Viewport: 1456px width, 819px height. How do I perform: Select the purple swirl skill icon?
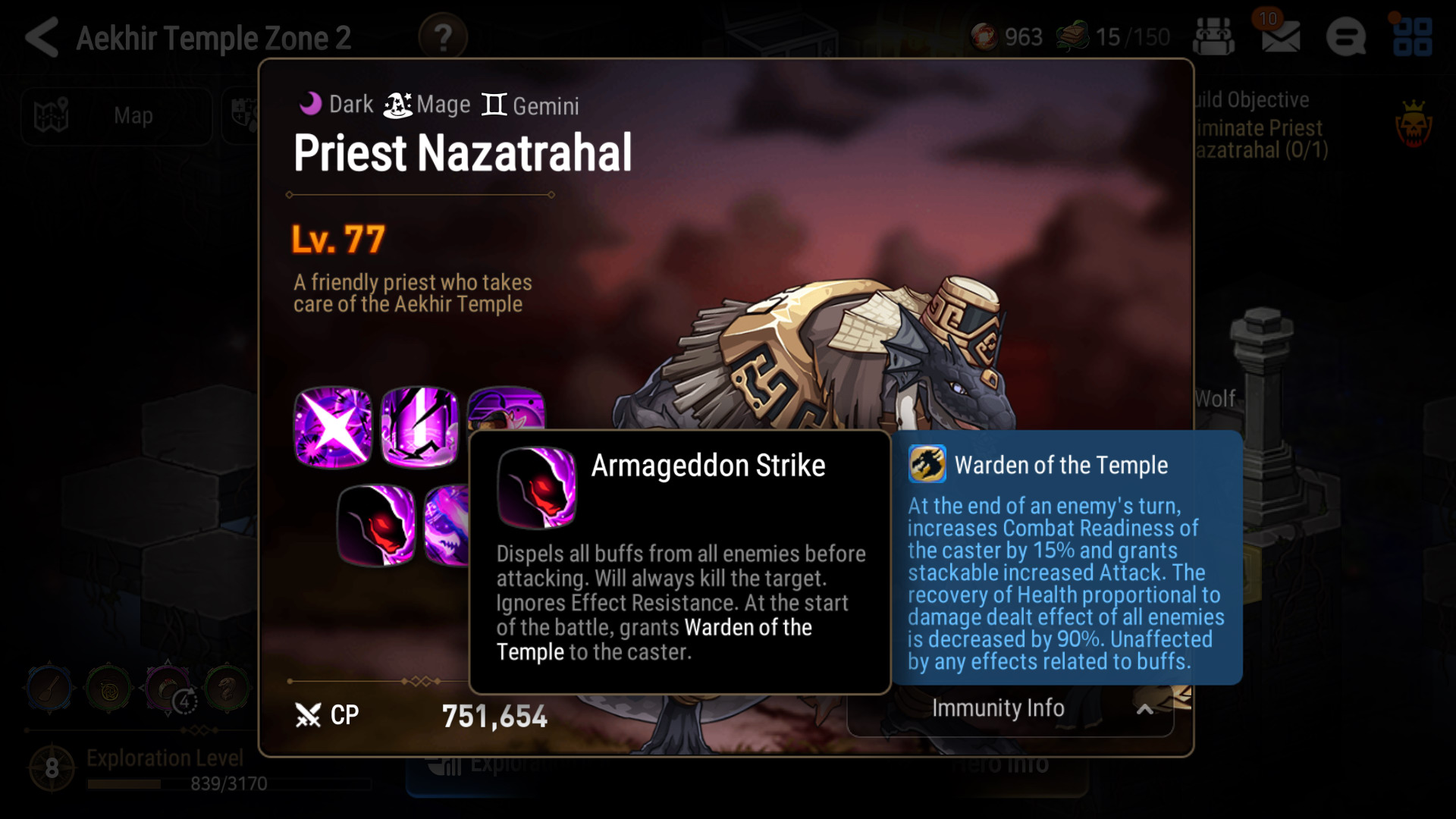click(x=447, y=526)
